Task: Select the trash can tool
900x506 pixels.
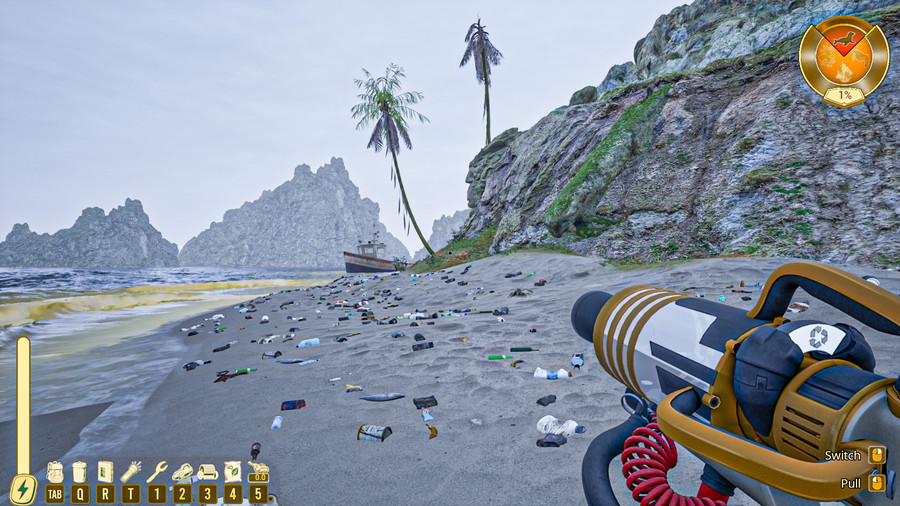Action: coord(80,472)
